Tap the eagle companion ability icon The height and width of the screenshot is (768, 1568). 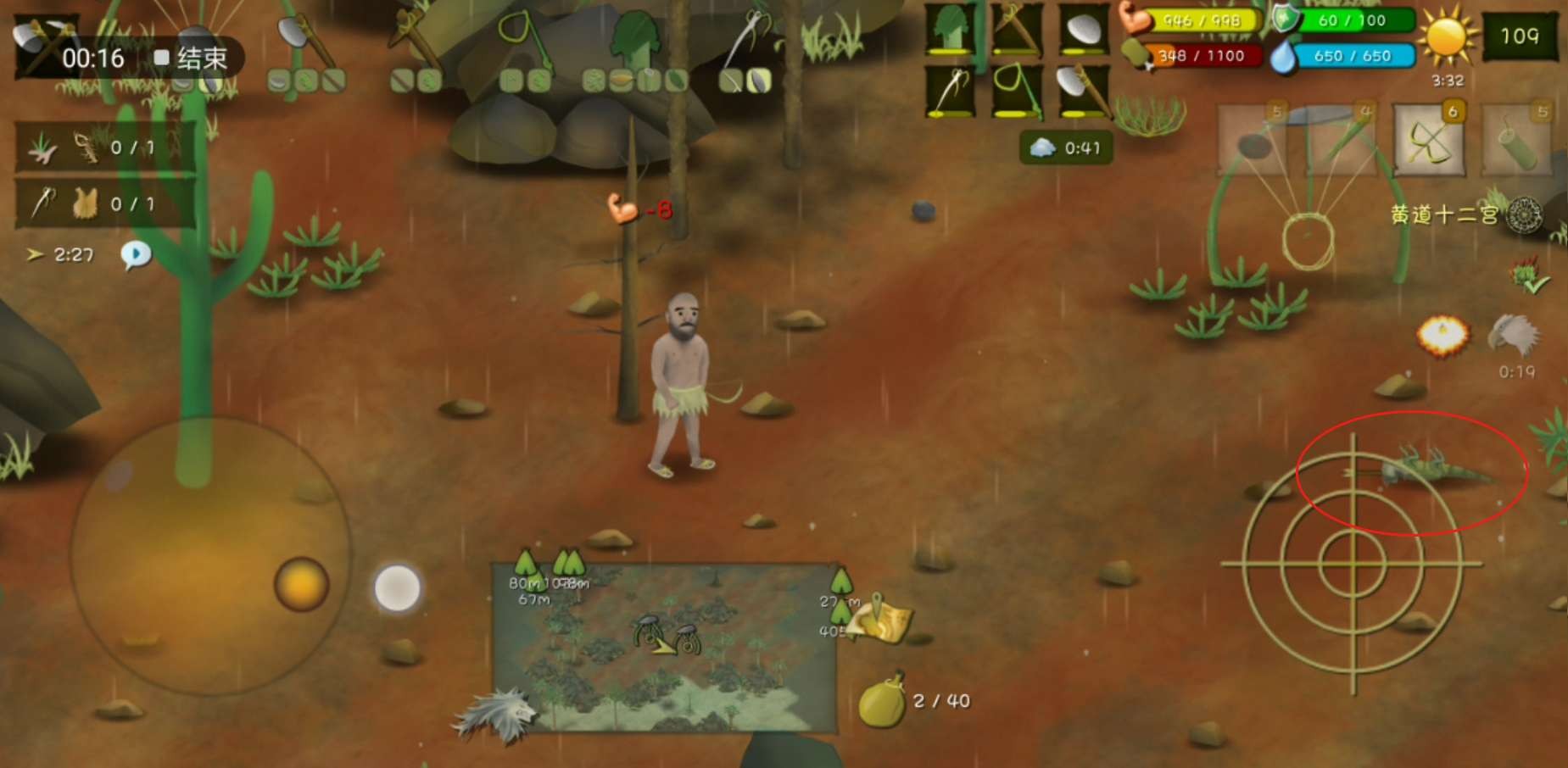click(x=1515, y=336)
